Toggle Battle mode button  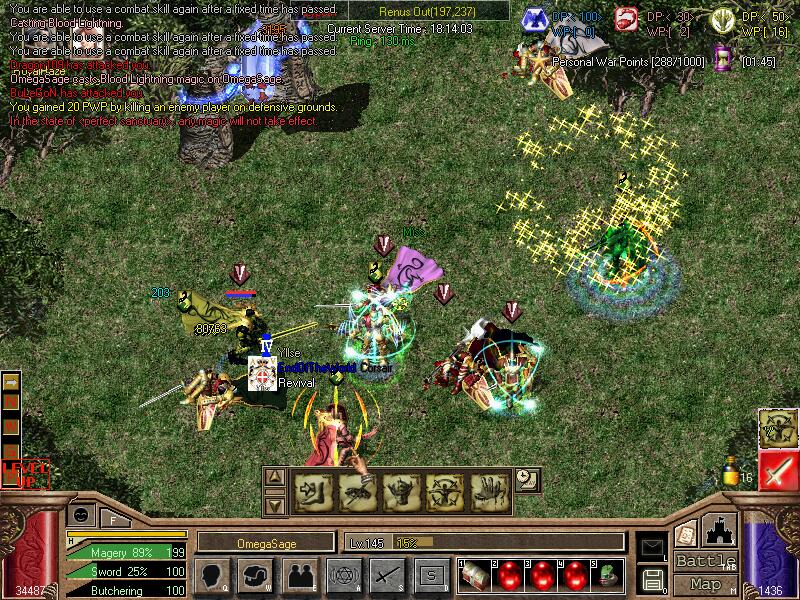(x=706, y=561)
